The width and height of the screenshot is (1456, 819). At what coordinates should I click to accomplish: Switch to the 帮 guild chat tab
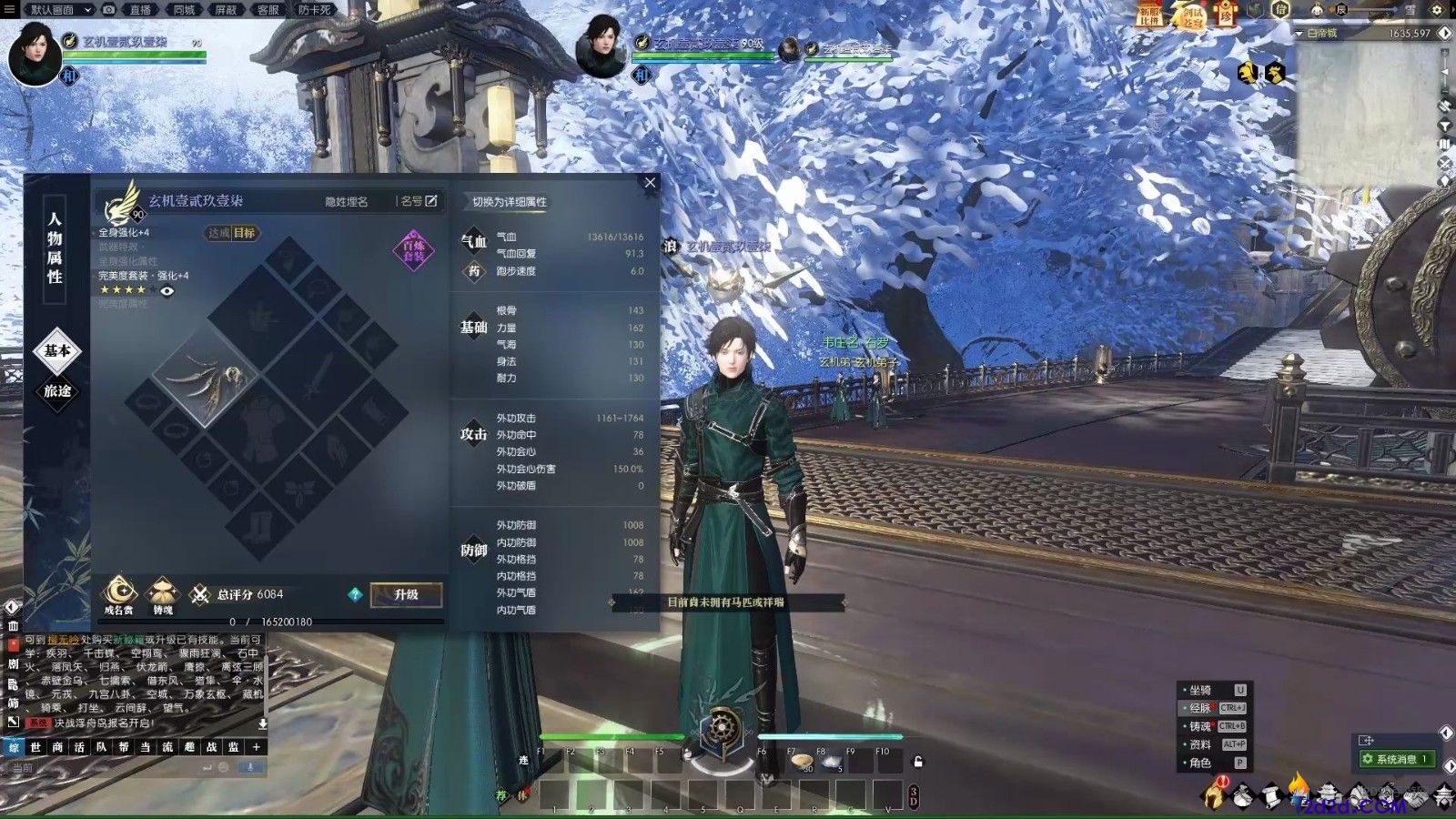coord(124,747)
